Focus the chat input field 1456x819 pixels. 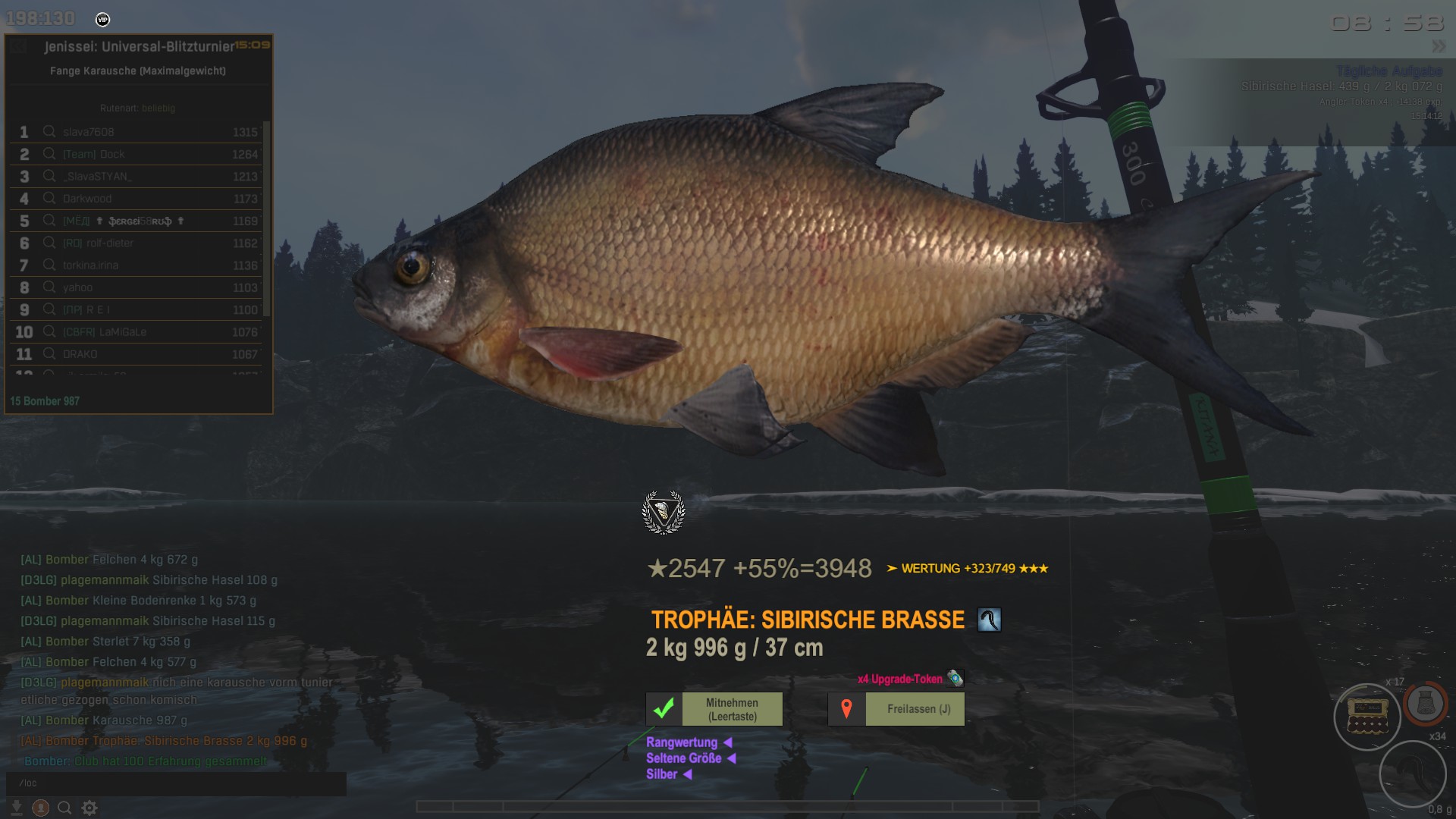176,783
